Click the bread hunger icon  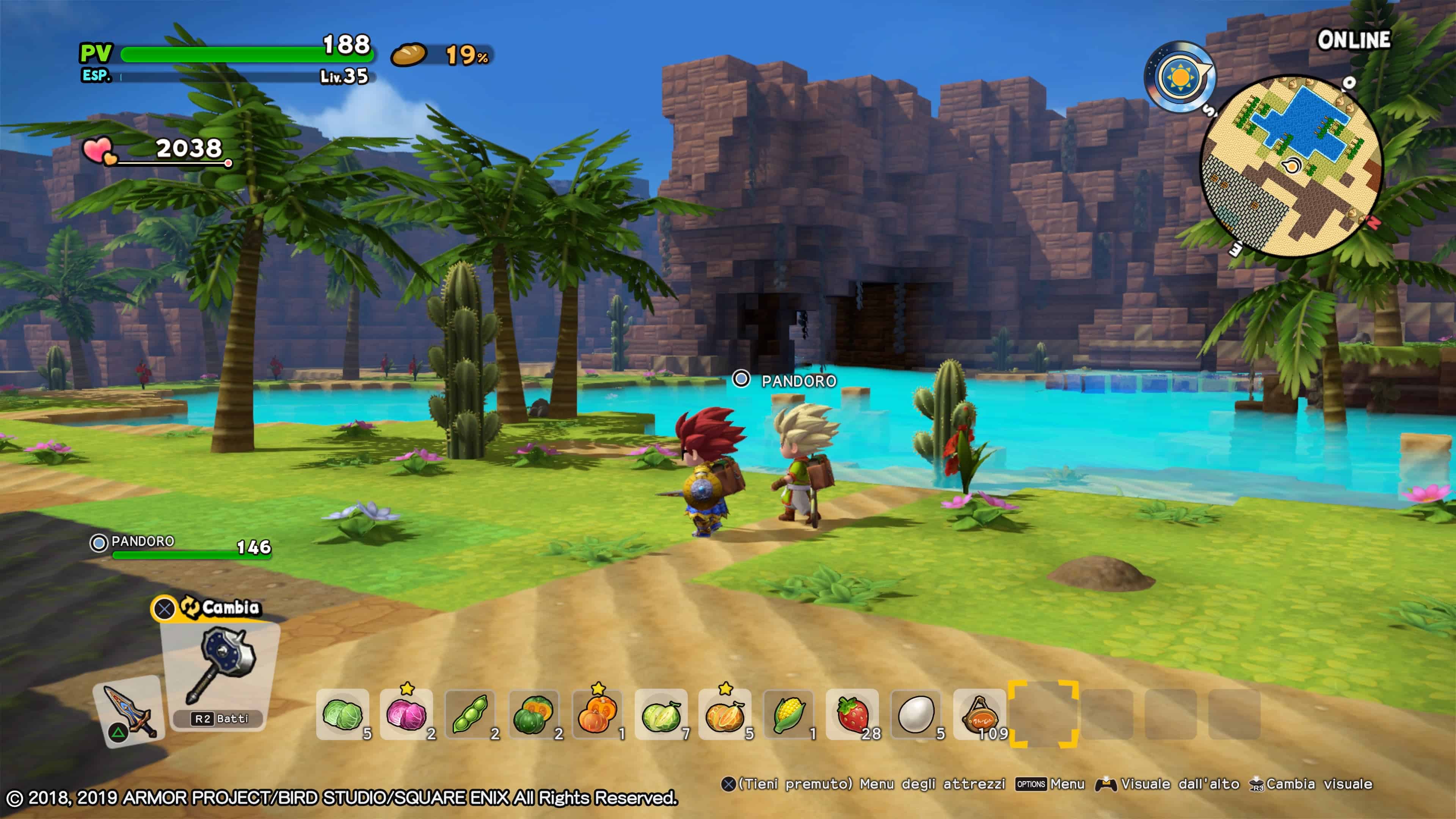(408, 55)
